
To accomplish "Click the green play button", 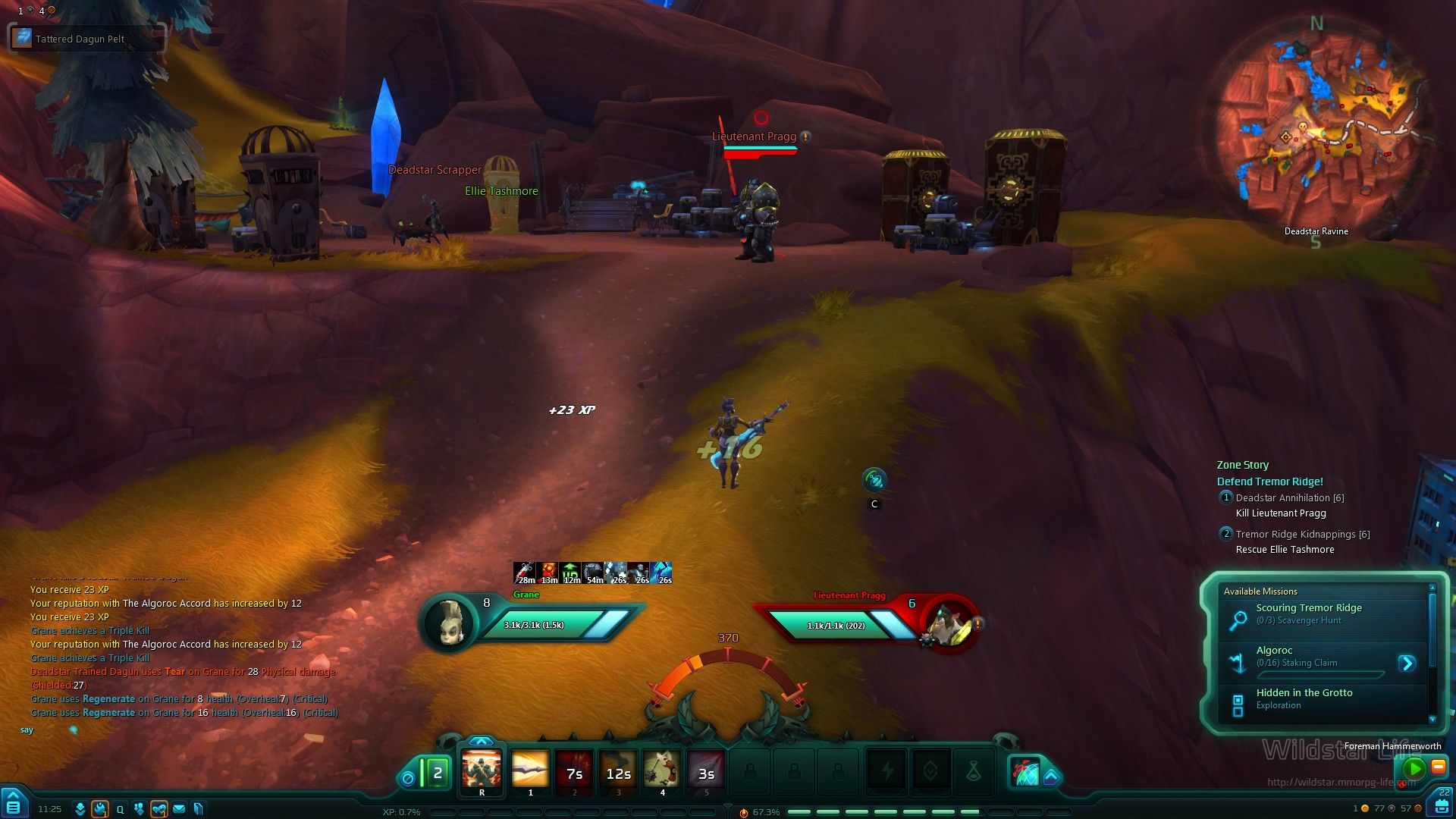I will point(1414,768).
